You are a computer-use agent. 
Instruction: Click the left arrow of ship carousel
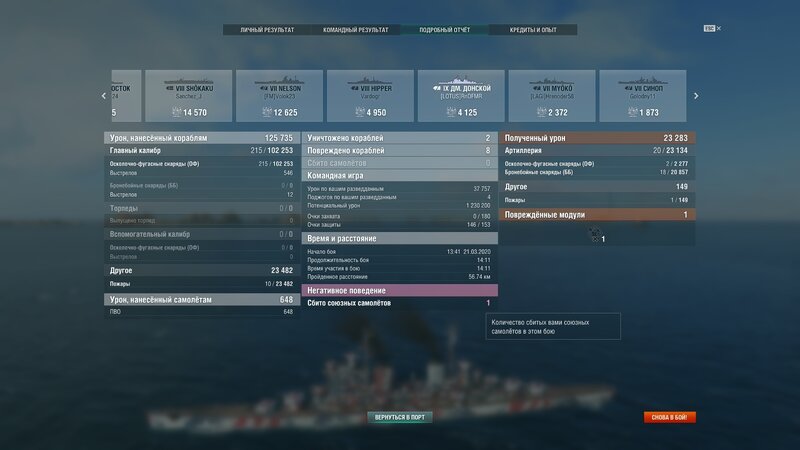104,96
